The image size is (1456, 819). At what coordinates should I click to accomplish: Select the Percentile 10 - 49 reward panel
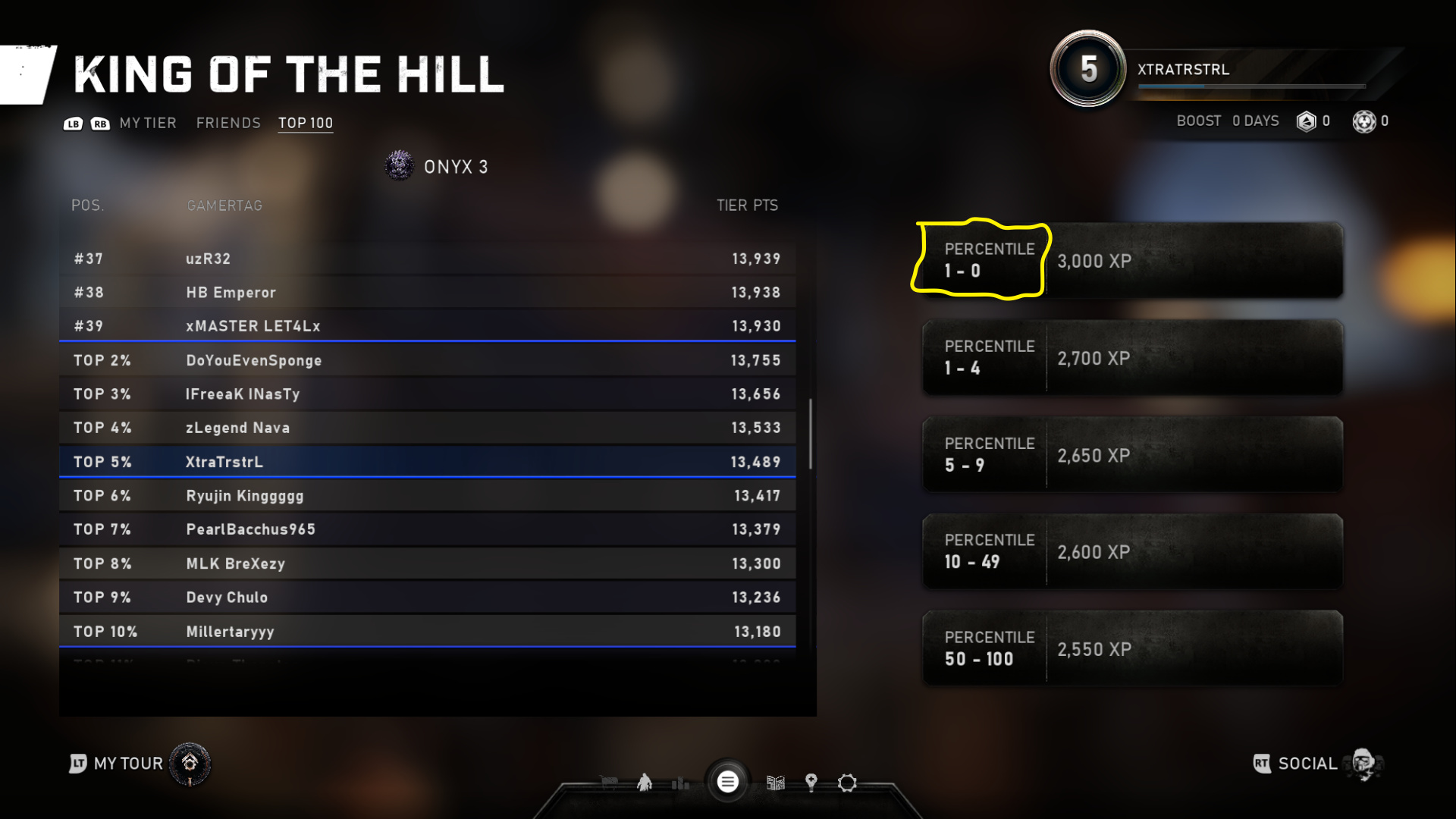pyautogui.click(x=1132, y=552)
